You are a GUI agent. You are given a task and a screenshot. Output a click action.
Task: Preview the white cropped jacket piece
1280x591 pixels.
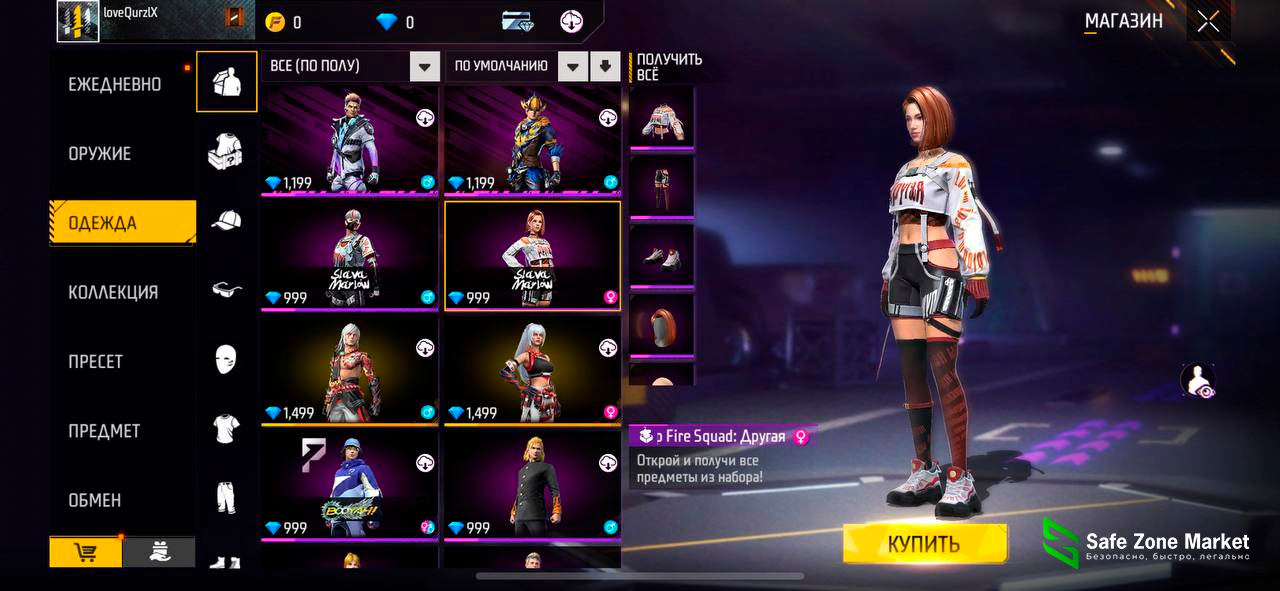pyautogui.click(x=661, y=117)
